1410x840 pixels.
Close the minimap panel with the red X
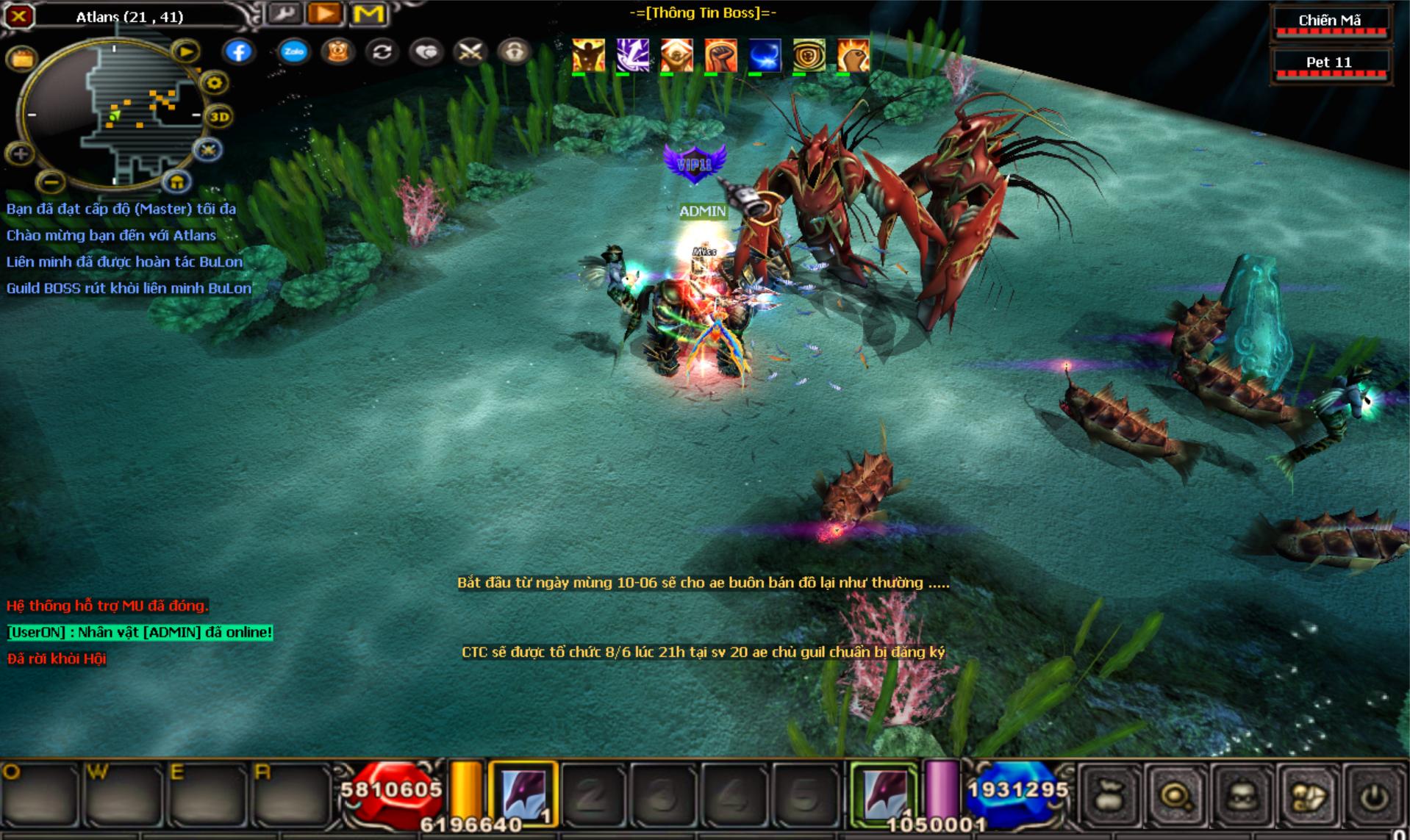pos(19,15)
